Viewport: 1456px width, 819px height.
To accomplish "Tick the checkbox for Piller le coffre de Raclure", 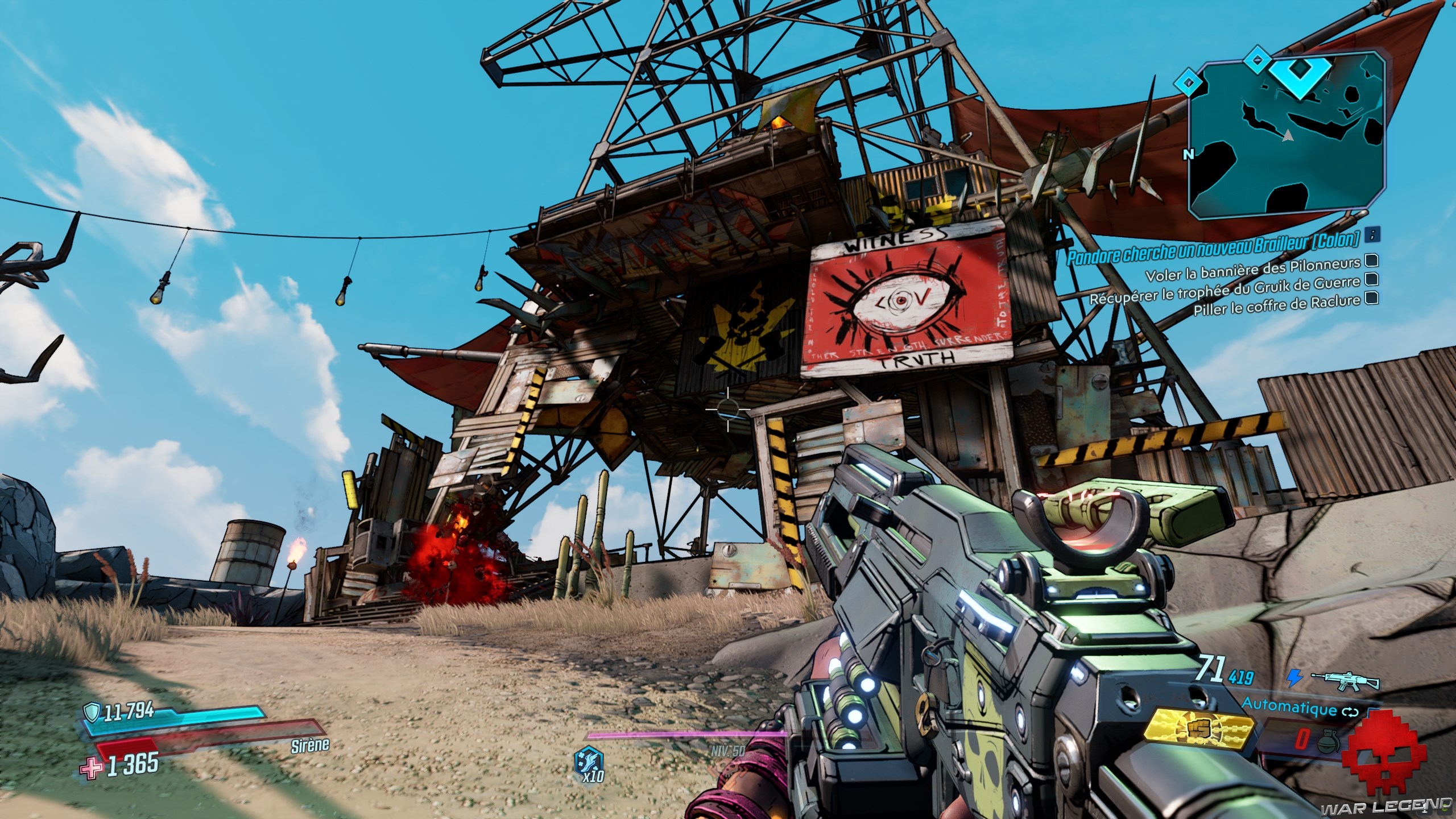I will pyautogui.click(x=1370, y=297).
